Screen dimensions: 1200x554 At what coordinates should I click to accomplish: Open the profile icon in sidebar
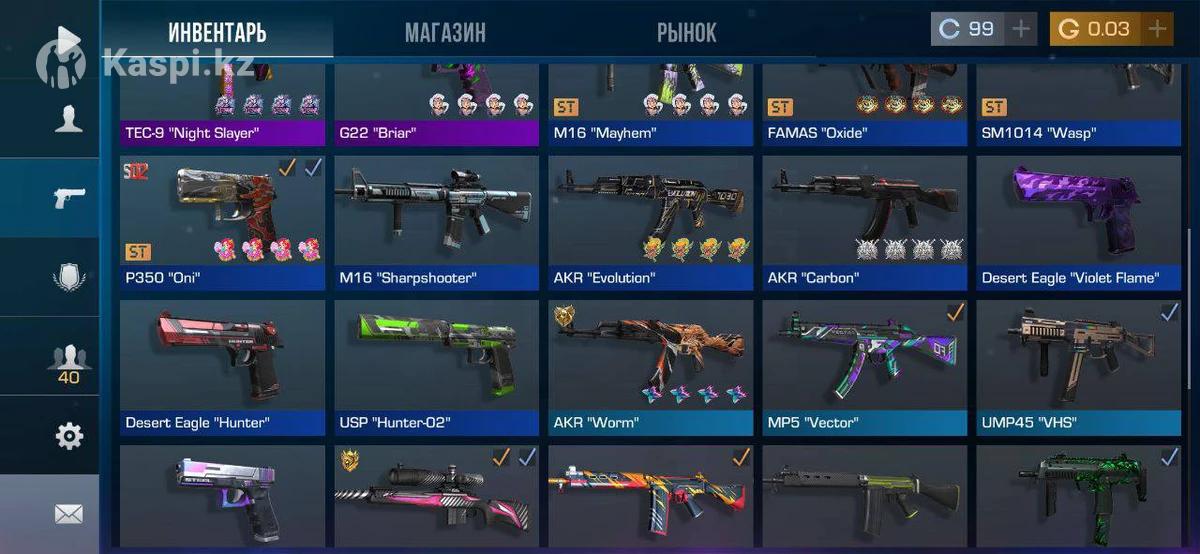68,119
